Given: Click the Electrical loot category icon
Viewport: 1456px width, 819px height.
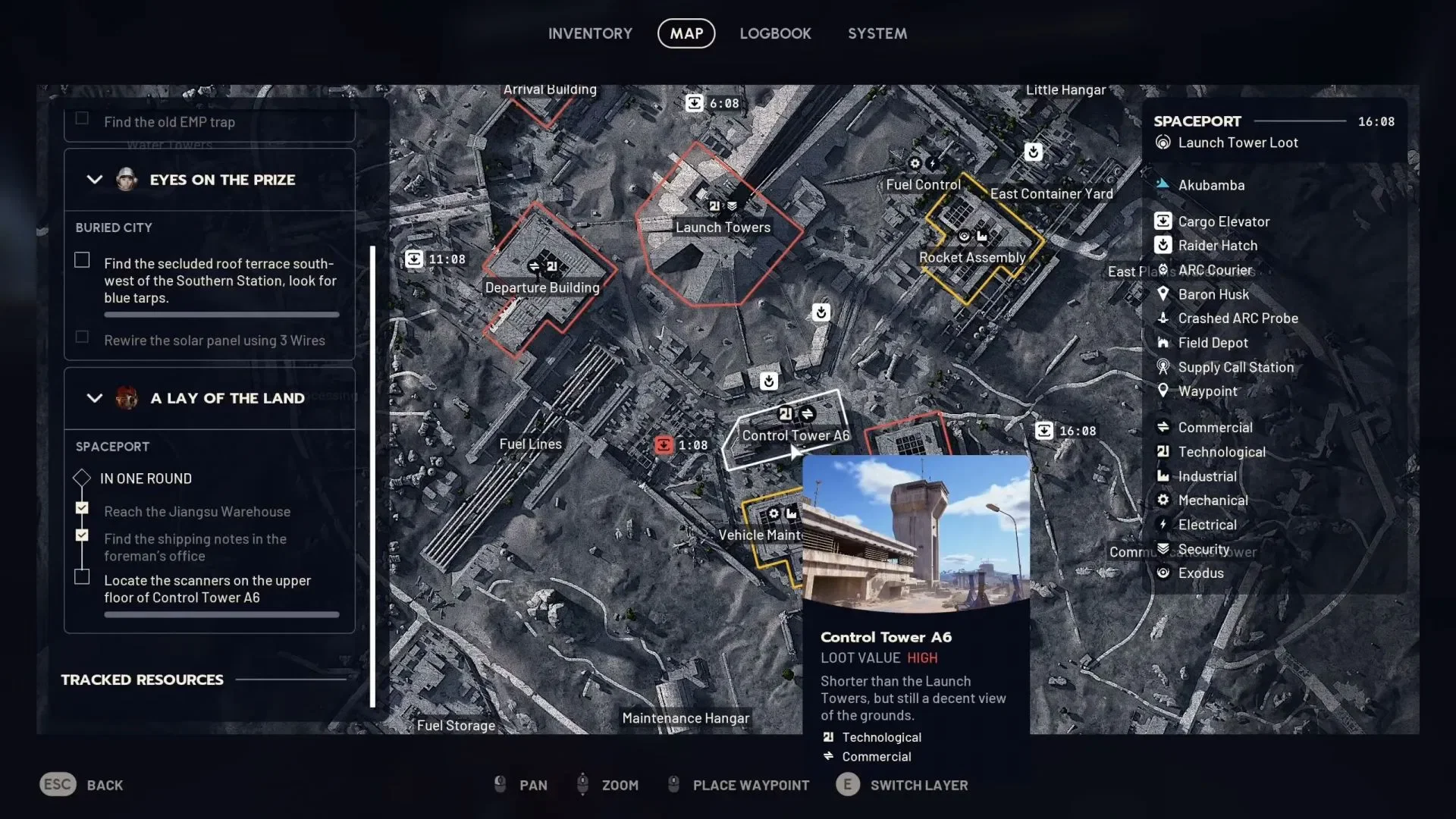Looking at the screenshot, I should 1164,524.
